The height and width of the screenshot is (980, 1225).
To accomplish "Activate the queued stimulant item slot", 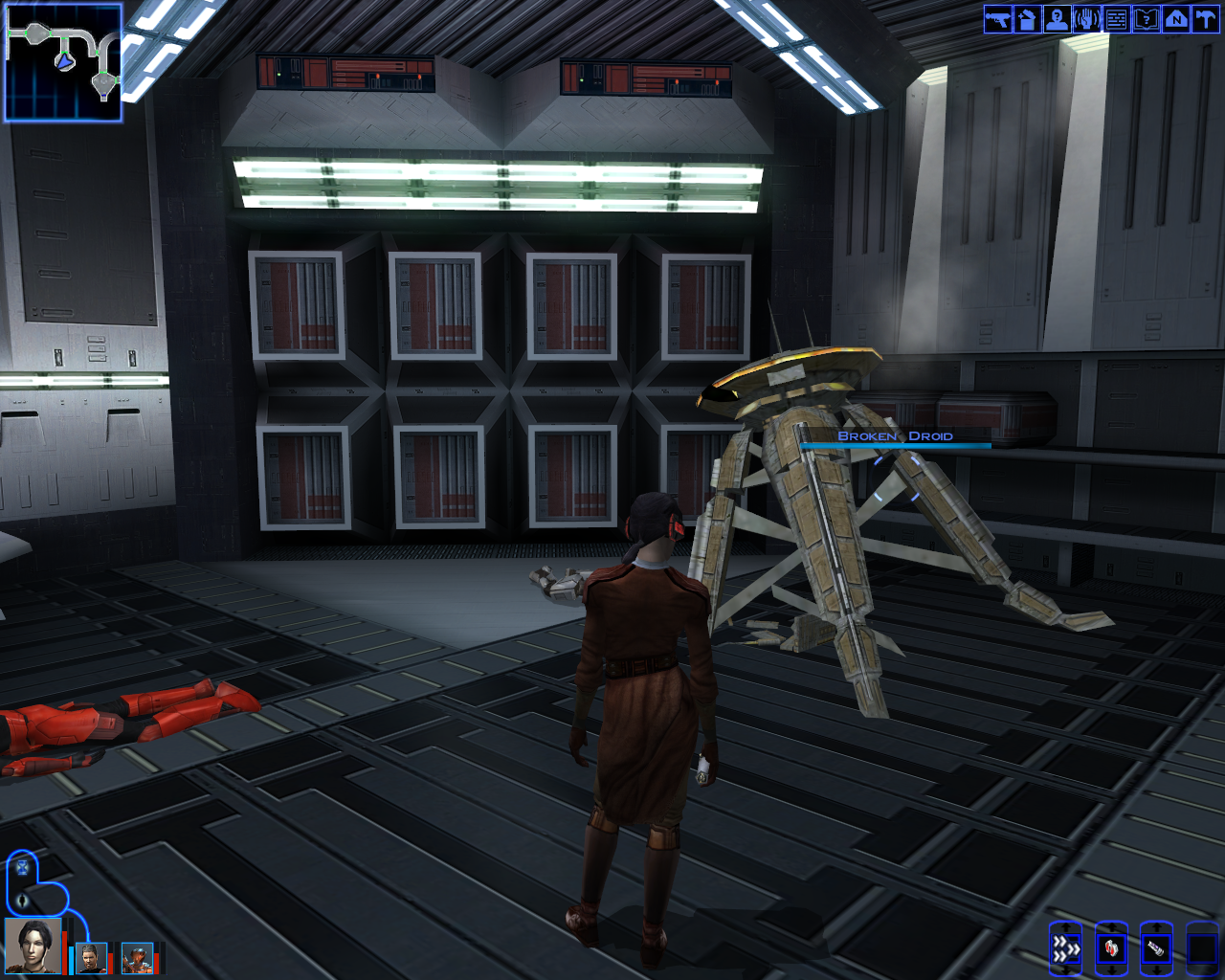I will click(x=1155, y=948).
